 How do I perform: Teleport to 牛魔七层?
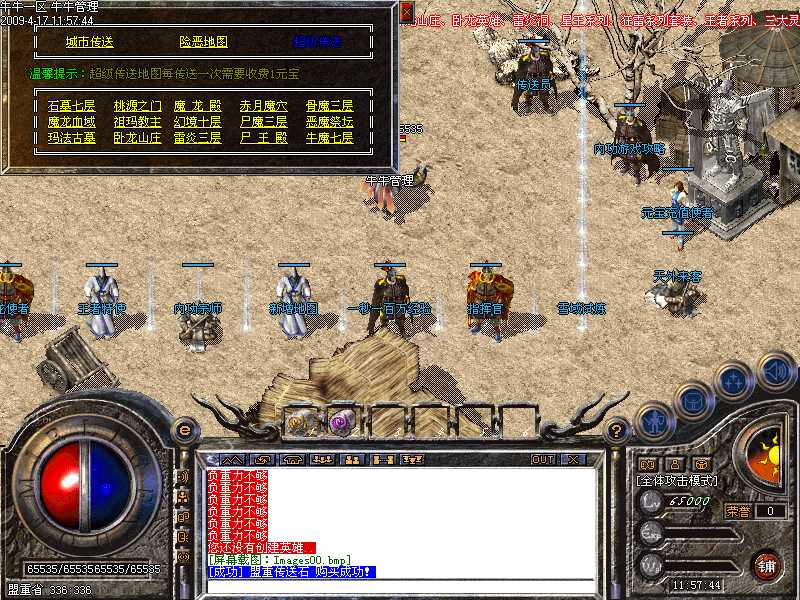pos(329,138)
